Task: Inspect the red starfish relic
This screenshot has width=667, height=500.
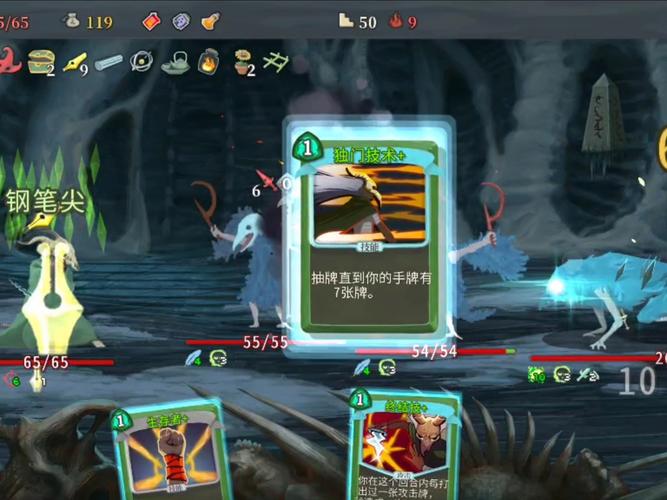Action: tap(9, 61)
